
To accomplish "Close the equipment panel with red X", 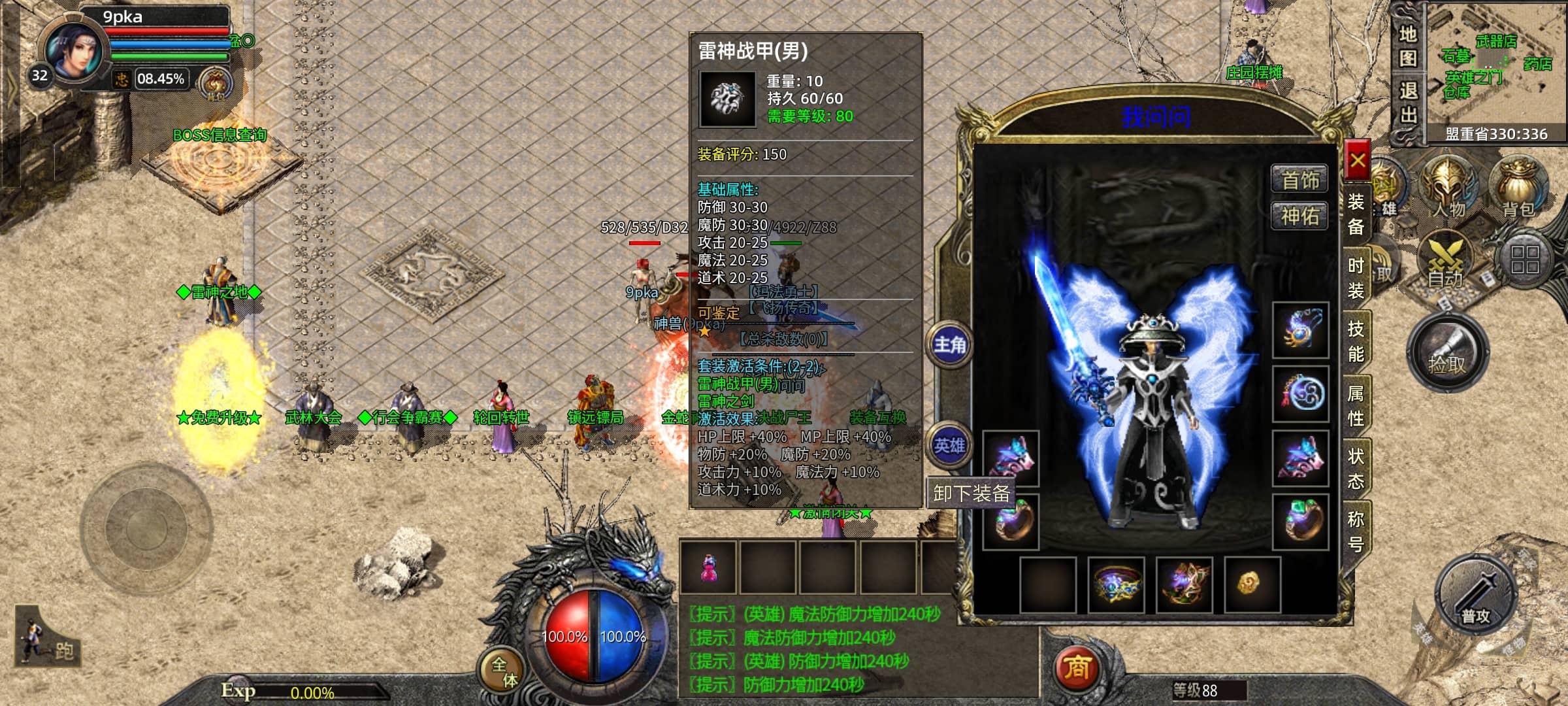I will 1358,160.
